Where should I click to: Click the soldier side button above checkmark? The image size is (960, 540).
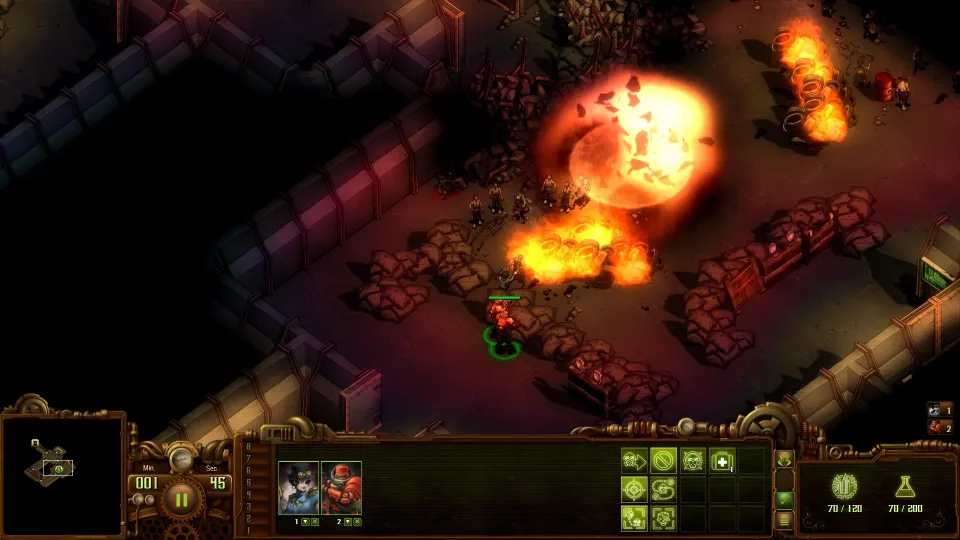[785, 460]
